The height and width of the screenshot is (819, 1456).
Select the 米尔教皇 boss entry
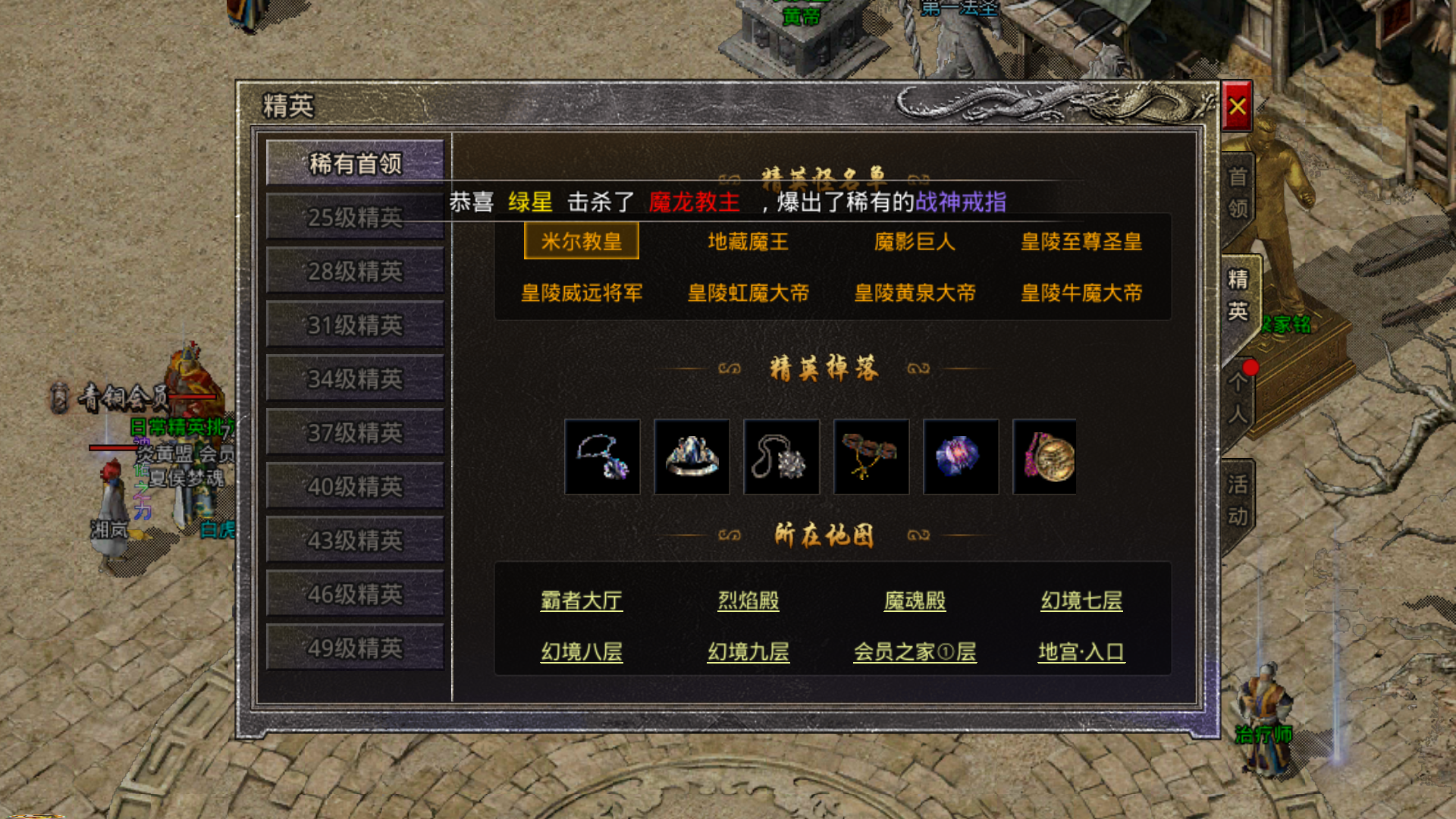581,243
